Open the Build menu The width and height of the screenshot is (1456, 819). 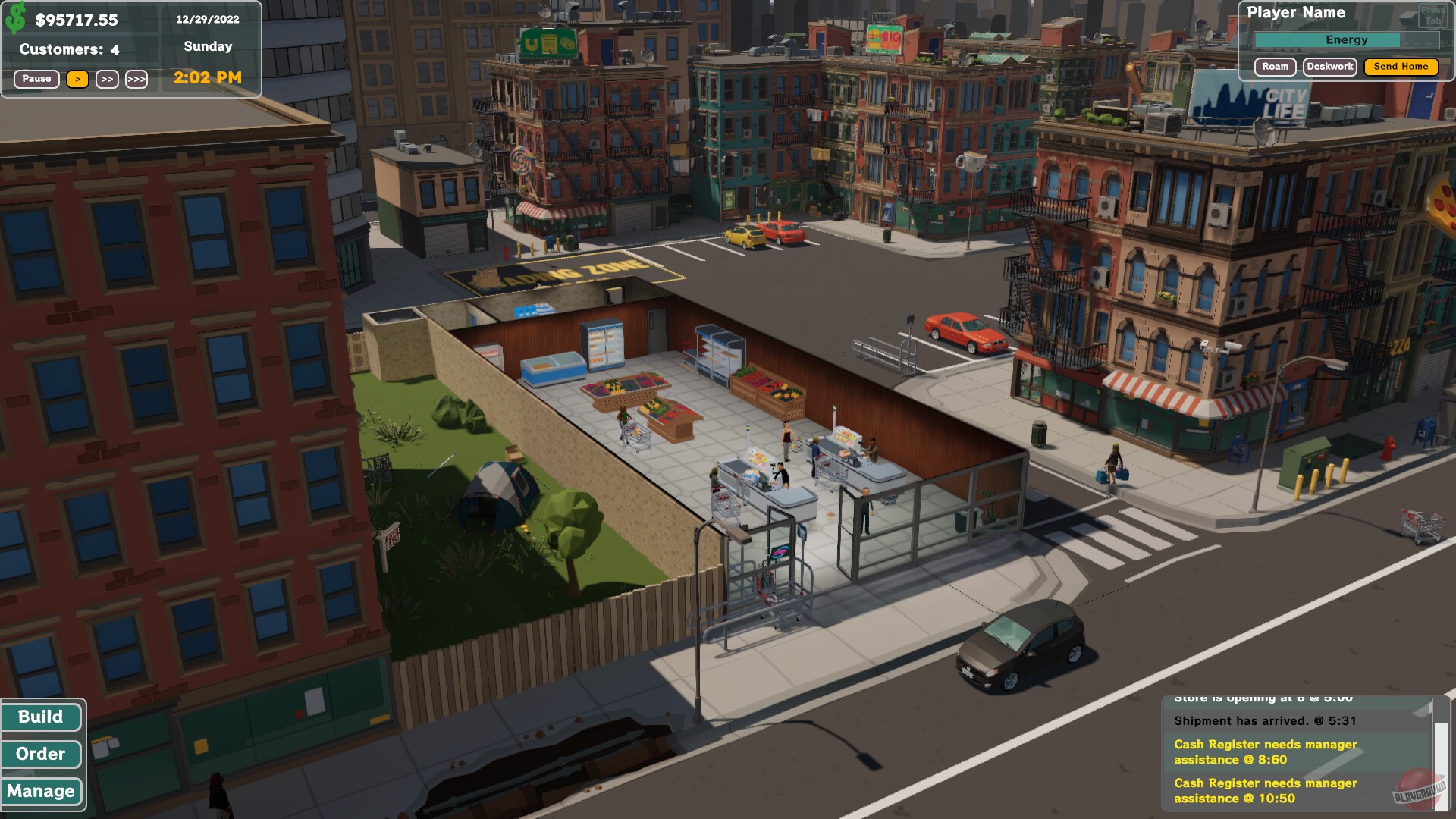tap(42, 717)
